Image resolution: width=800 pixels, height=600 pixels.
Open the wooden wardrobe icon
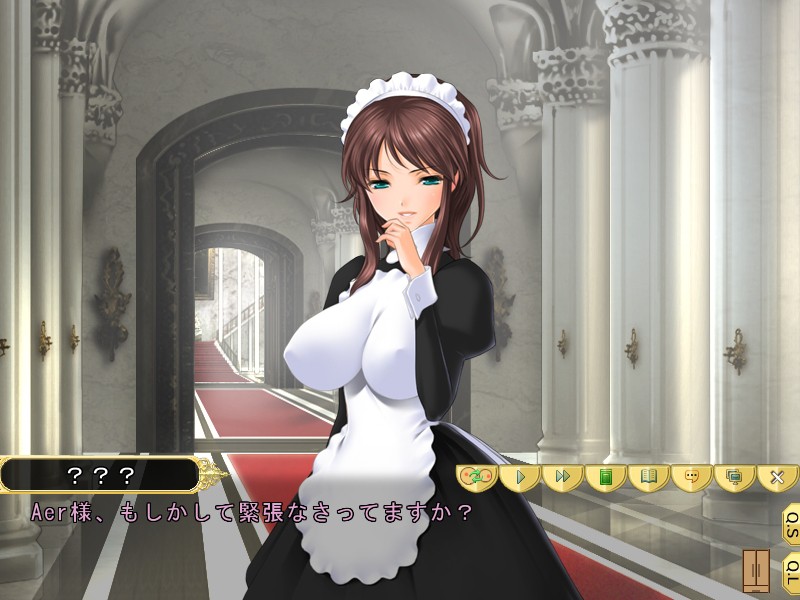757,570
